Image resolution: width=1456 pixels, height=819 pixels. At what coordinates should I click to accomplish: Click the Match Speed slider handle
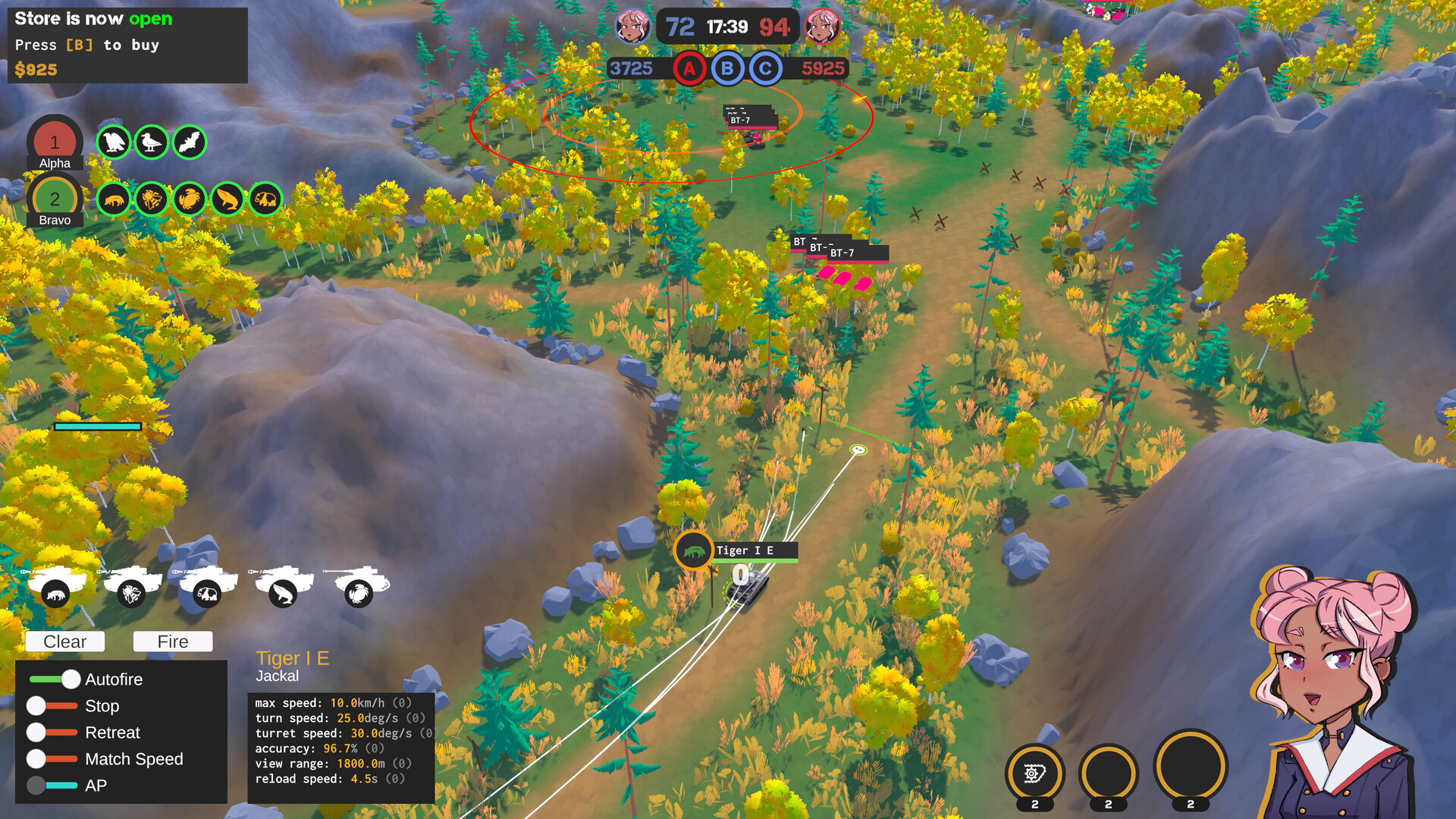pos(35,759)
